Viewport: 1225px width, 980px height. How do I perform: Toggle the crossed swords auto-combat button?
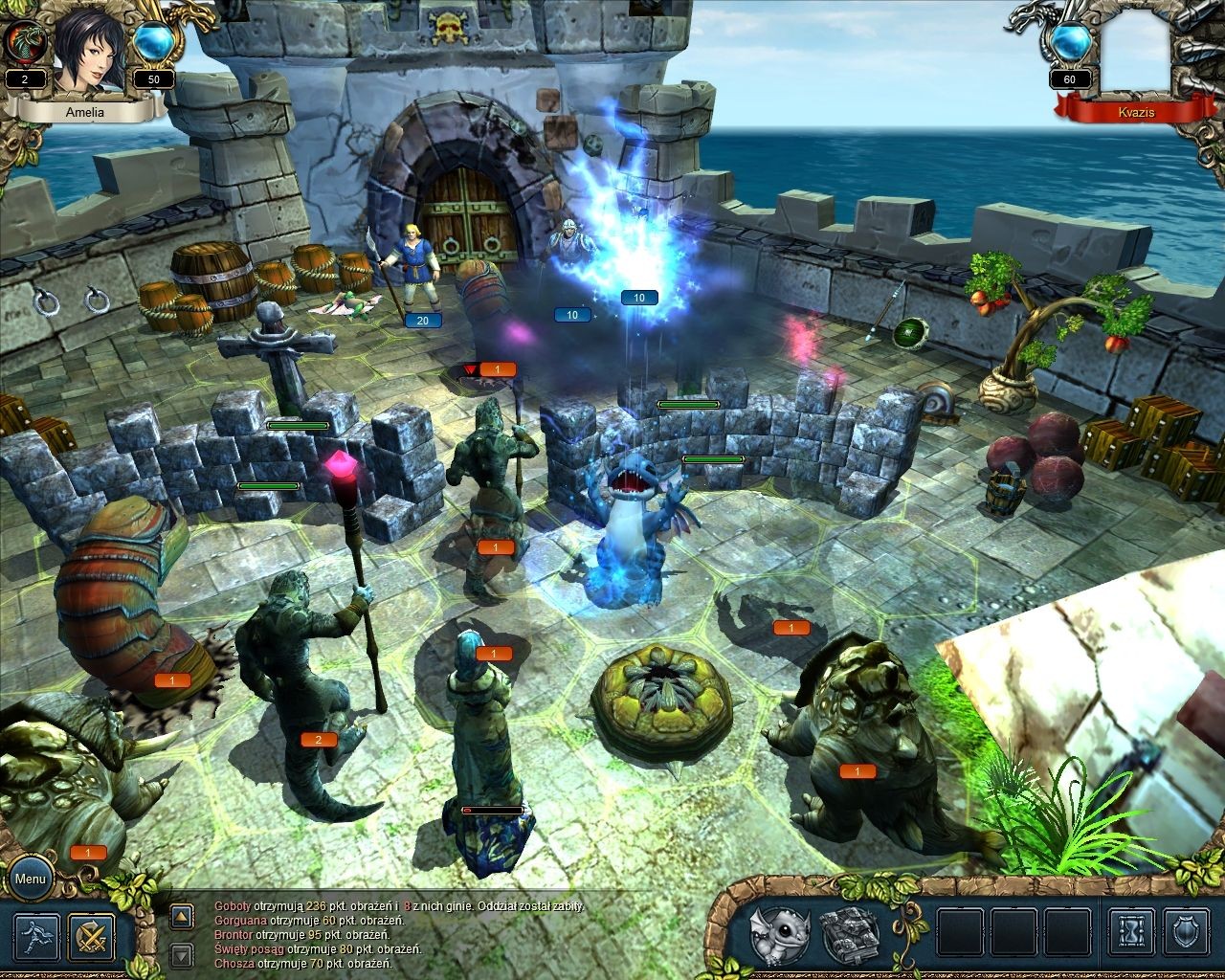tap(92, 938)
